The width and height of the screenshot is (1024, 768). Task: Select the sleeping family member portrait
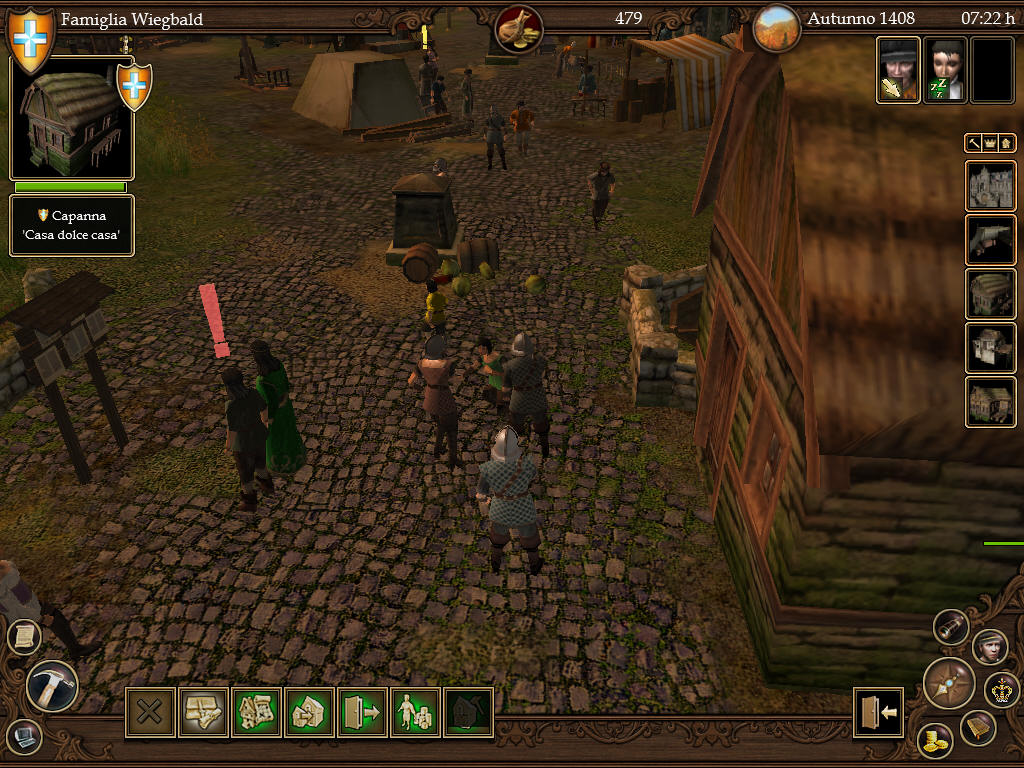point(944,70)
